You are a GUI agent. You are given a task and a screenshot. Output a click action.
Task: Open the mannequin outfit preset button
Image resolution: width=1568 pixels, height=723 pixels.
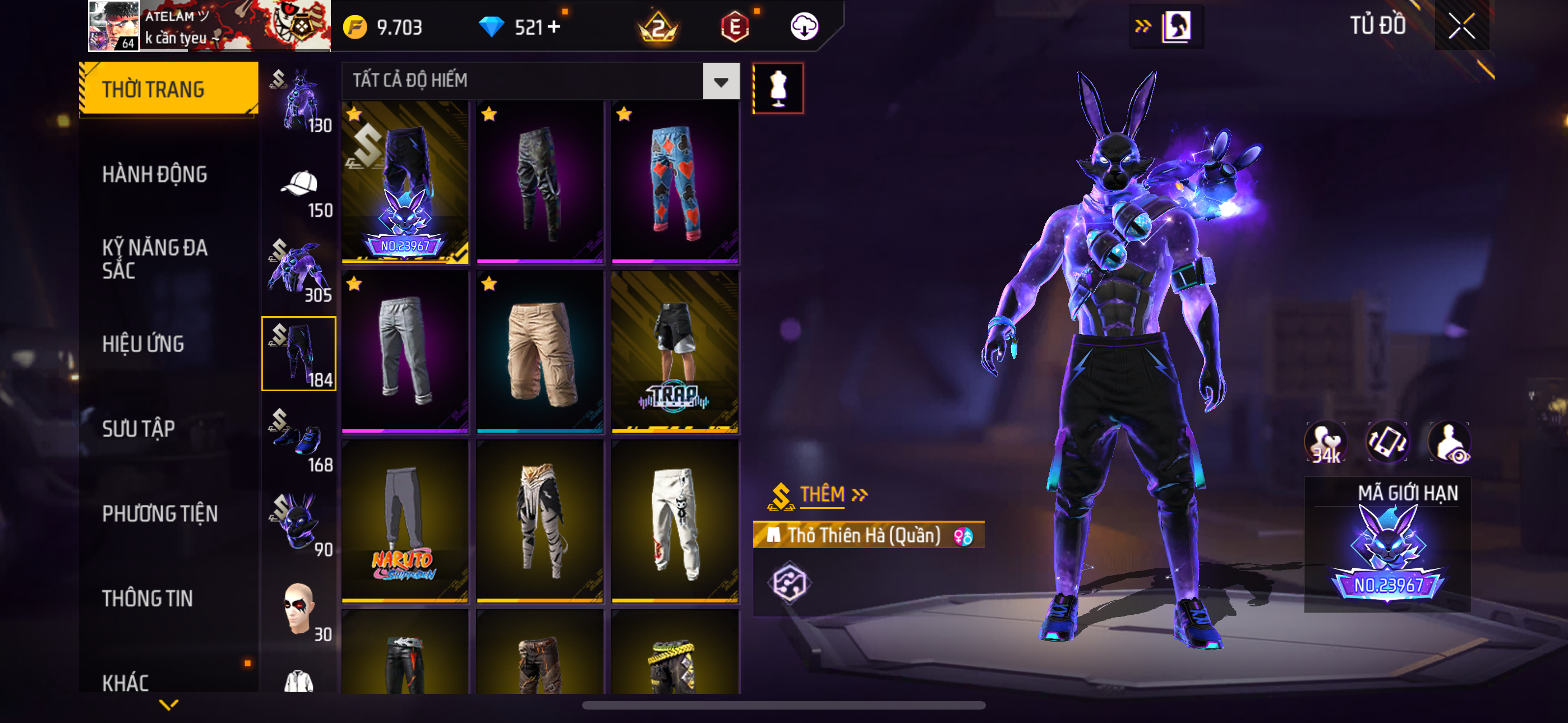tap(778, 89)
